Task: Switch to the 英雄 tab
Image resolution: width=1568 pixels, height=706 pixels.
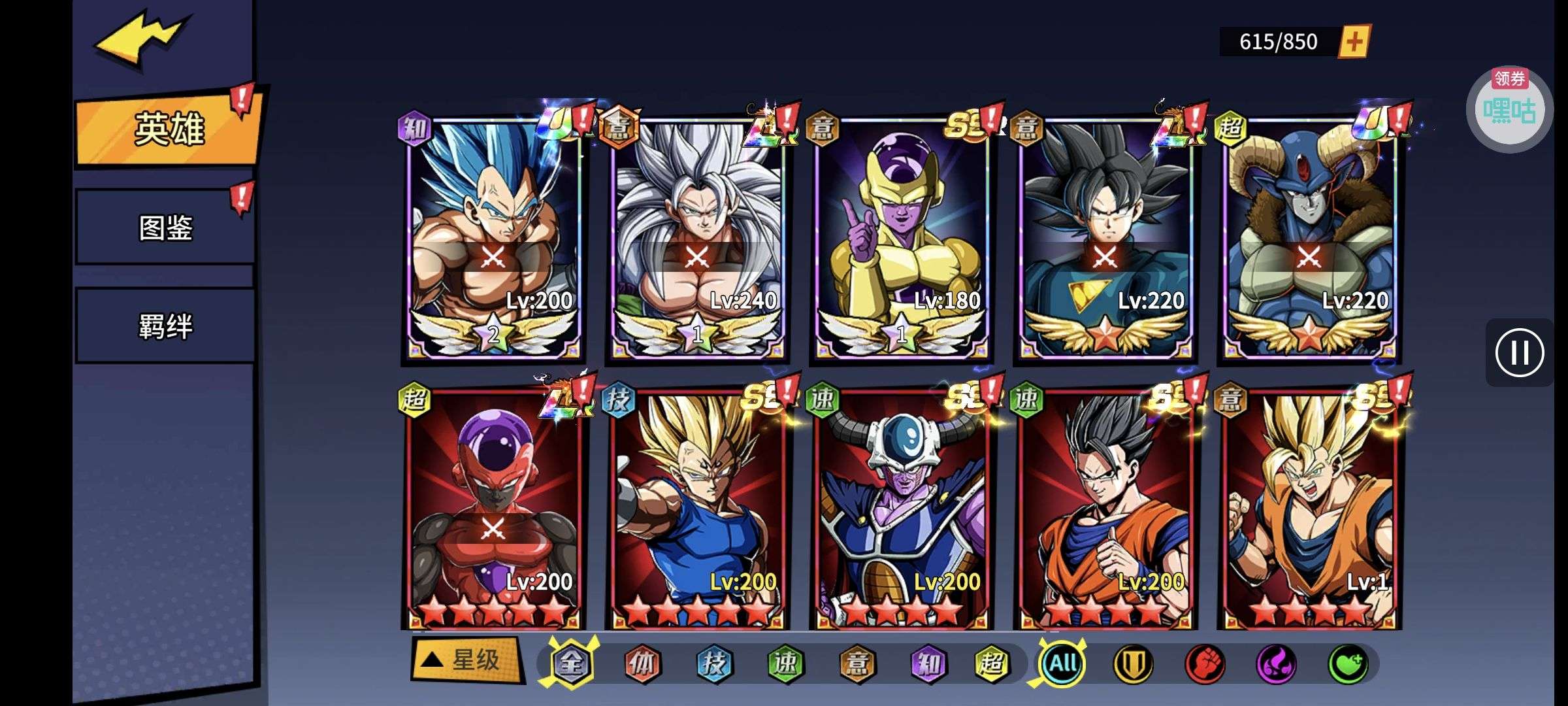Action: (x=169, y=129)
